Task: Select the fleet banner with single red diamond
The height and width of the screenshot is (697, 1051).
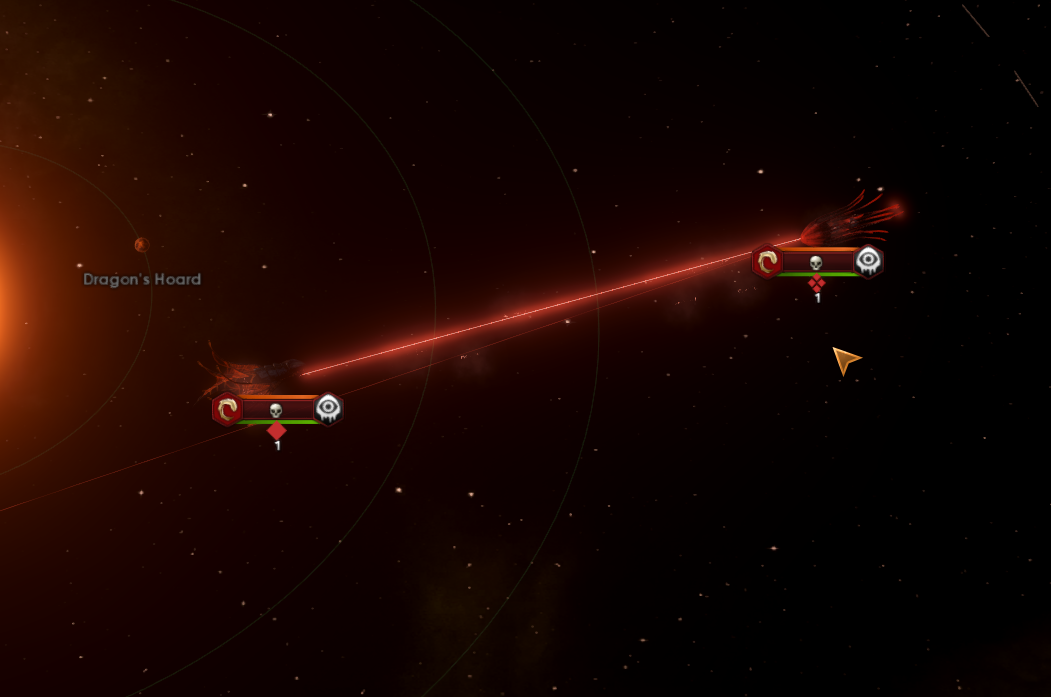Action: click(277, 409)
